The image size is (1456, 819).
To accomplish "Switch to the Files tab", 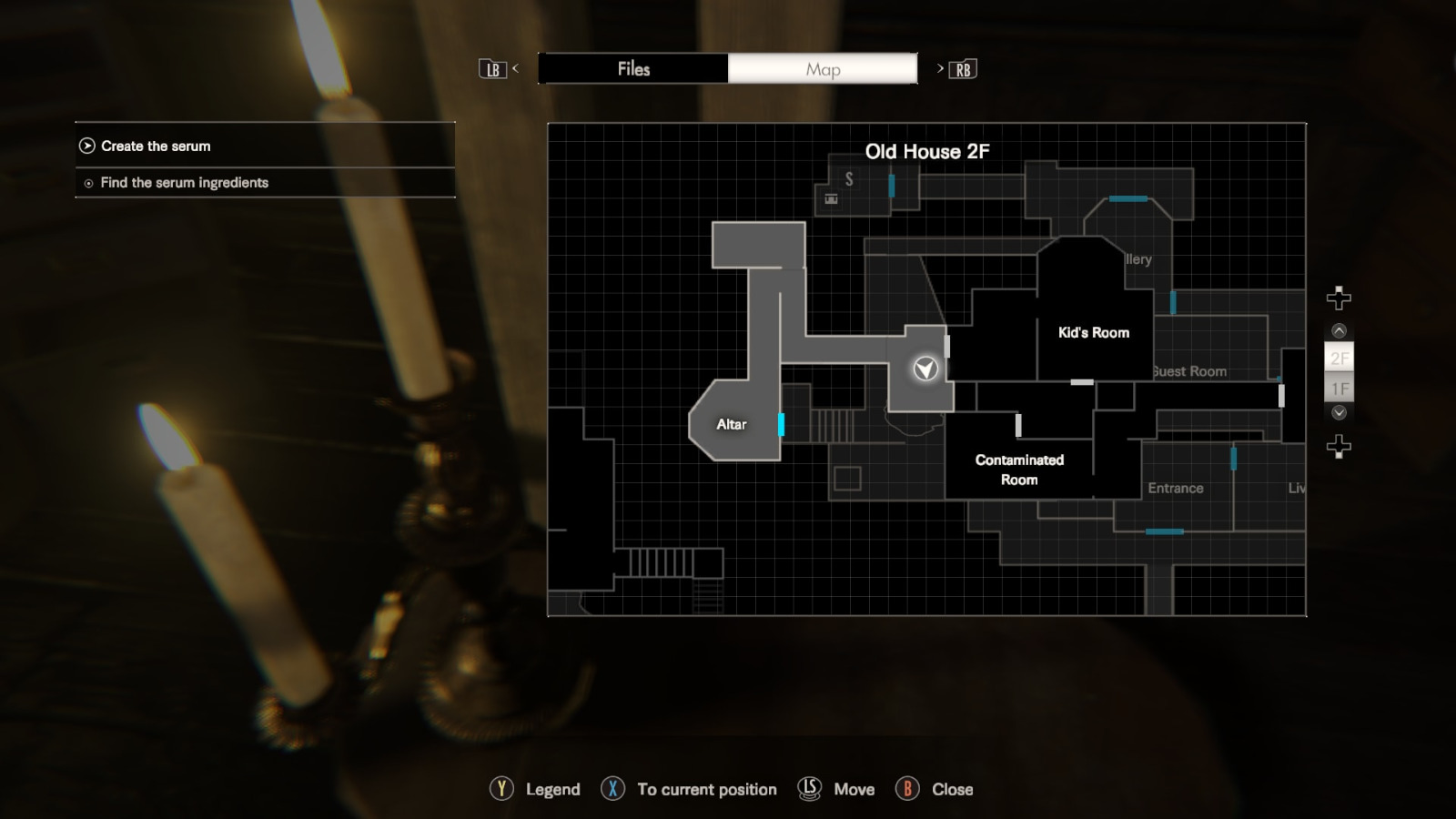I will (634, 68).
